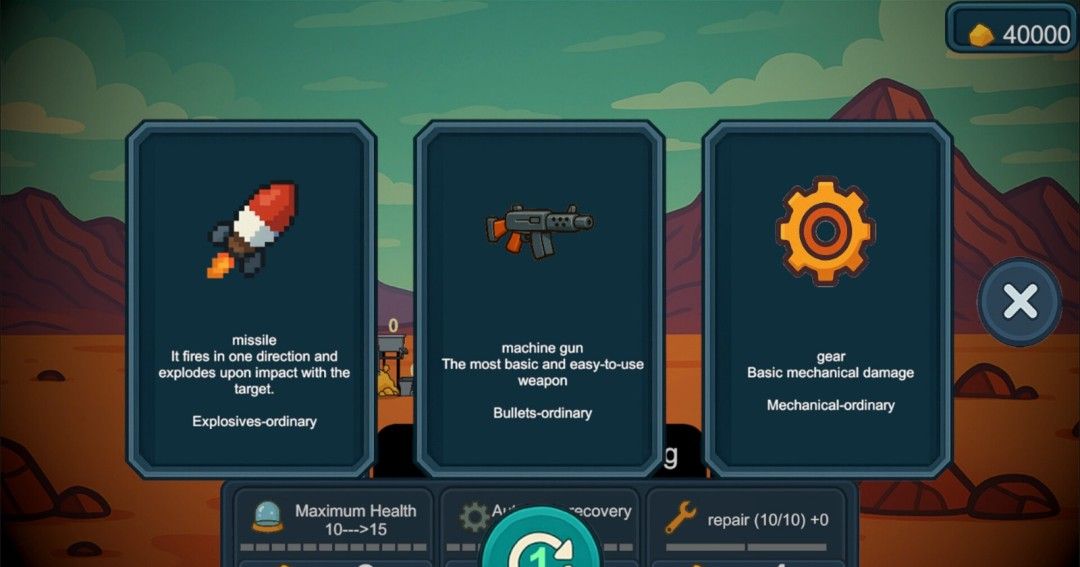Viewport: 1080px width, 567px height.
Task: Select the machine gun card
Action: point(540,299)
